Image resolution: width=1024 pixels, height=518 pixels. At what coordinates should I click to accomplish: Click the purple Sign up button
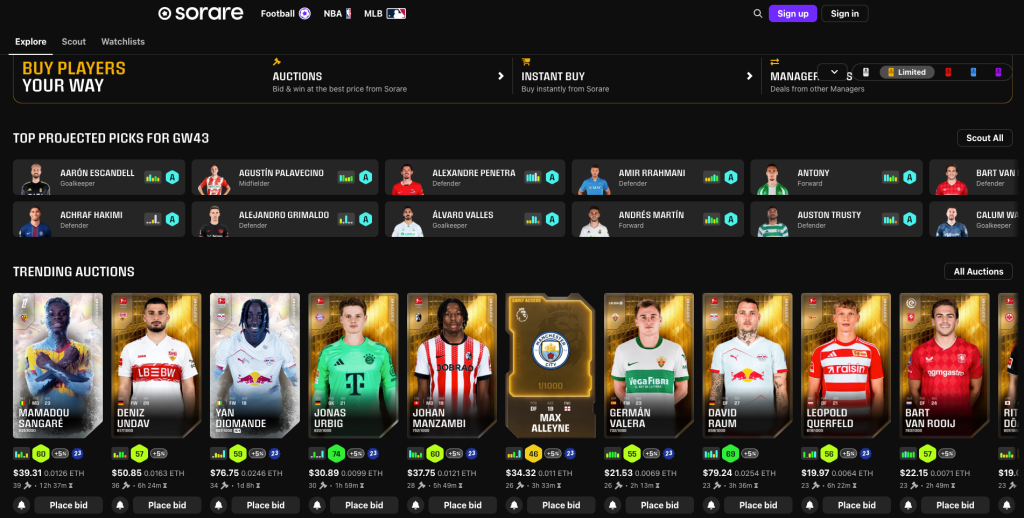tap(792, 14)
